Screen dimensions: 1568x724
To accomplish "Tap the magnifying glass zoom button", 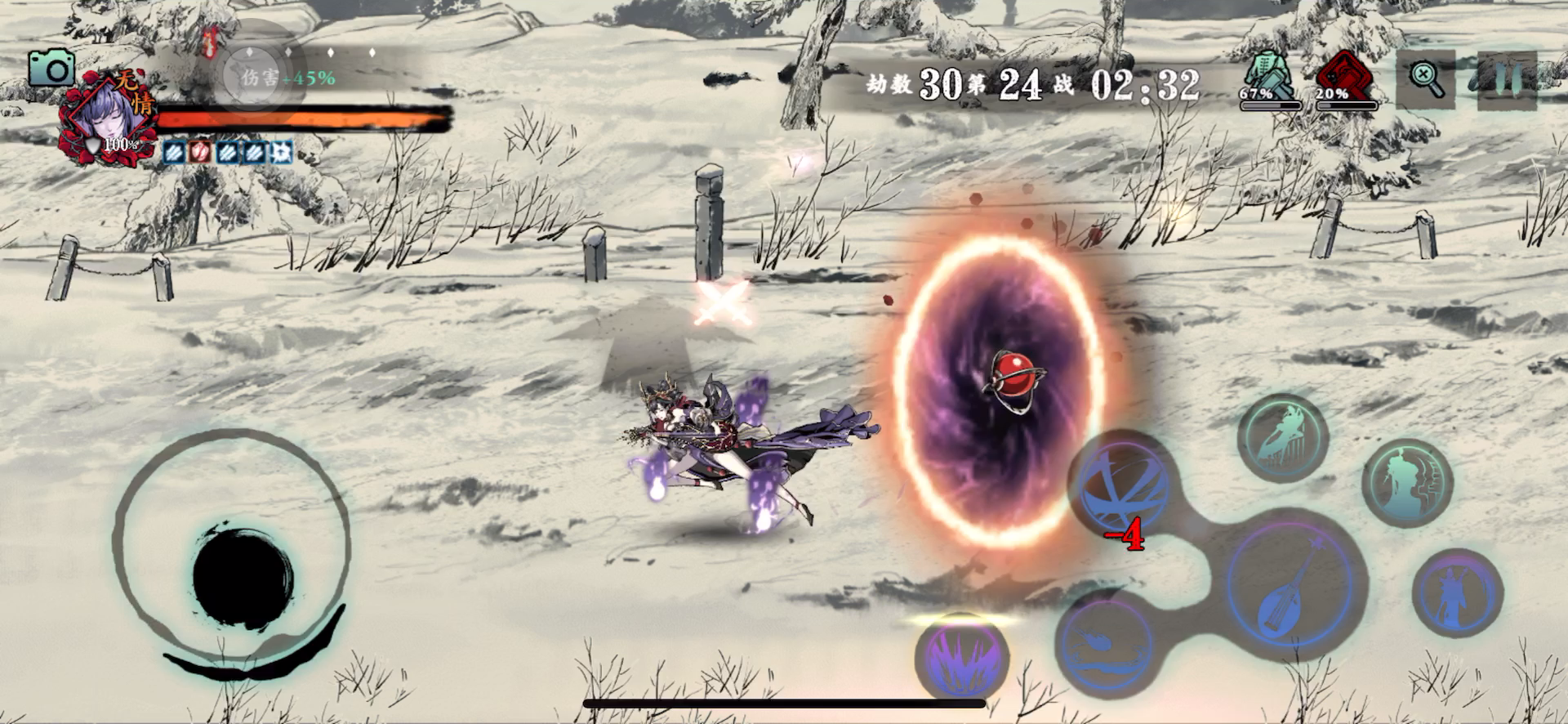I will (1426, 79).
